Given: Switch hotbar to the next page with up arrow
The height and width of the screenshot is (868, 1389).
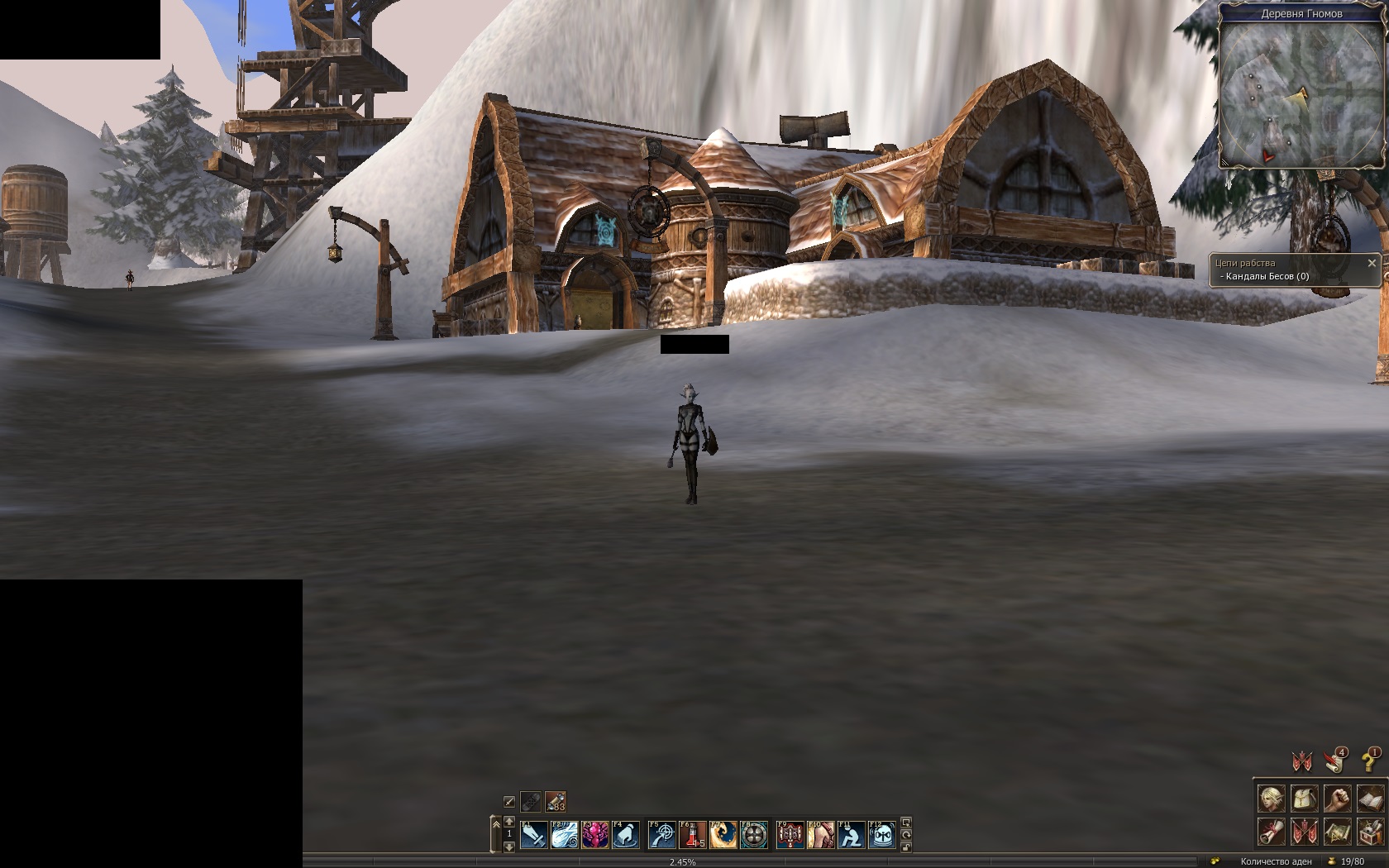Looking at the screenshot, I should coord(508,822).
